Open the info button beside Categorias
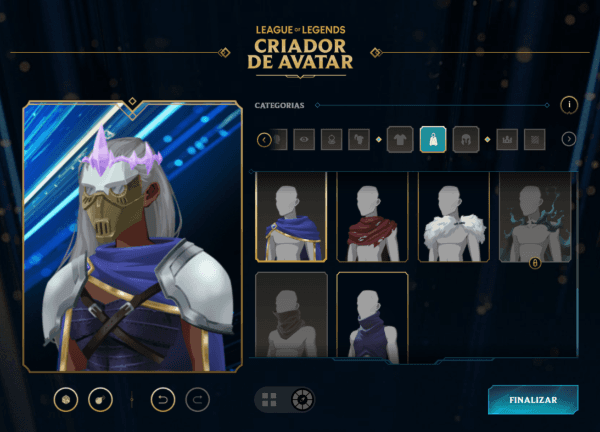Screen dimensions: 600x432 pos(568,104)
